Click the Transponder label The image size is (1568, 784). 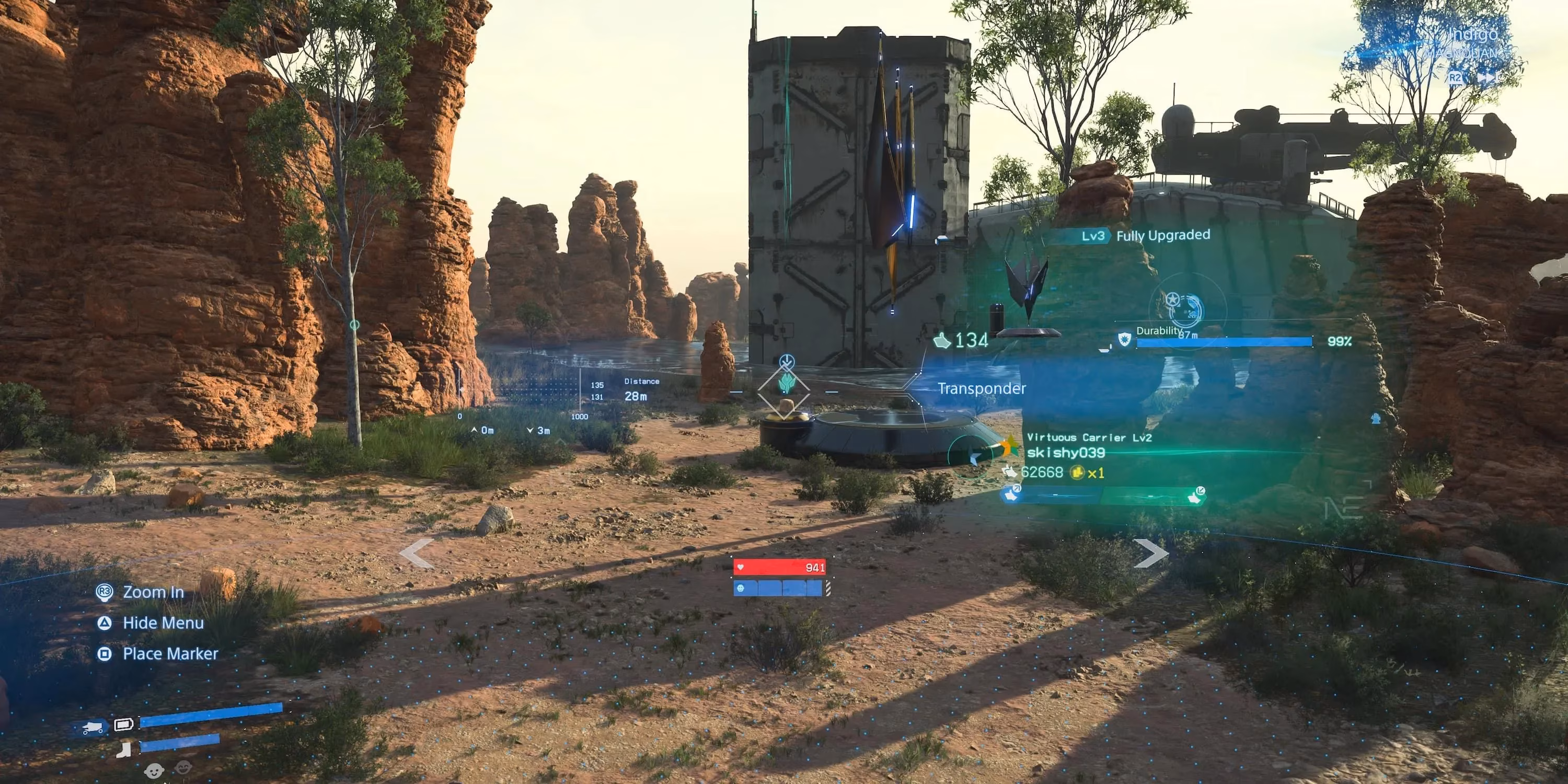click(981, 388)
